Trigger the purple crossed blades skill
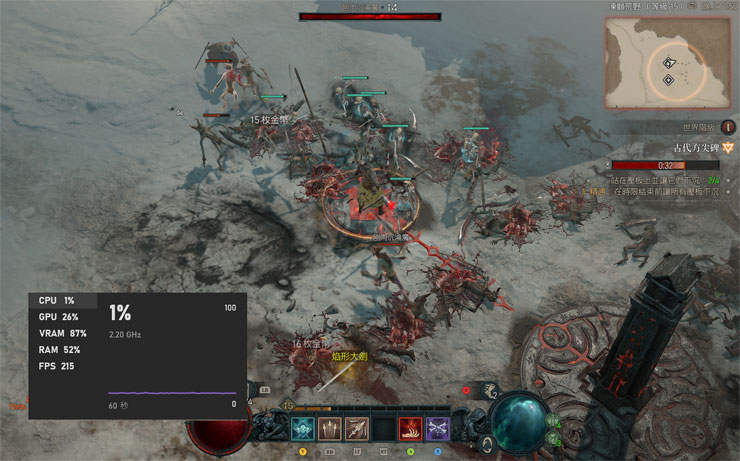Screen dimensions: 740x461 tap(437, 429)
